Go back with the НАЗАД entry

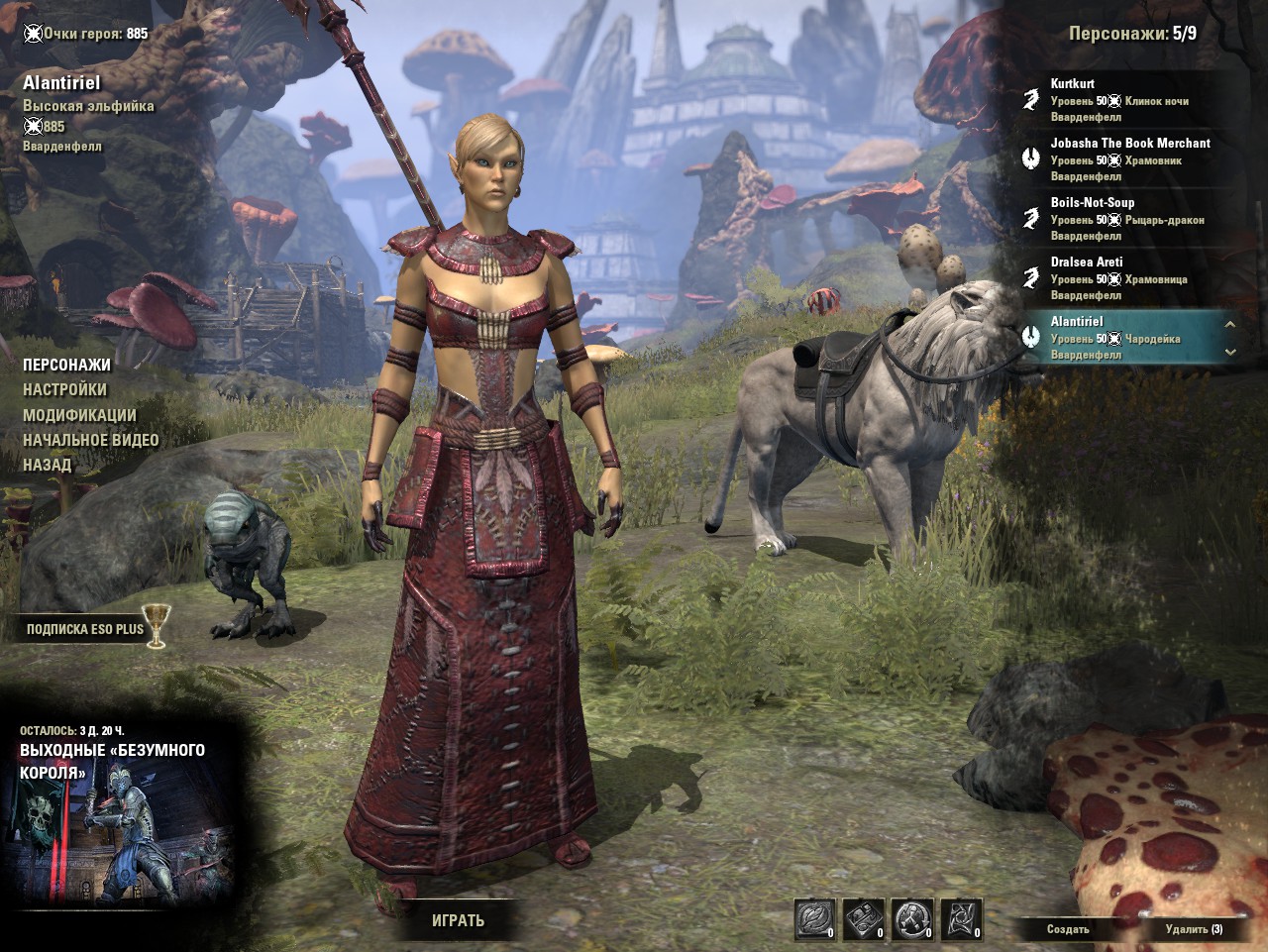coord(48,465)
